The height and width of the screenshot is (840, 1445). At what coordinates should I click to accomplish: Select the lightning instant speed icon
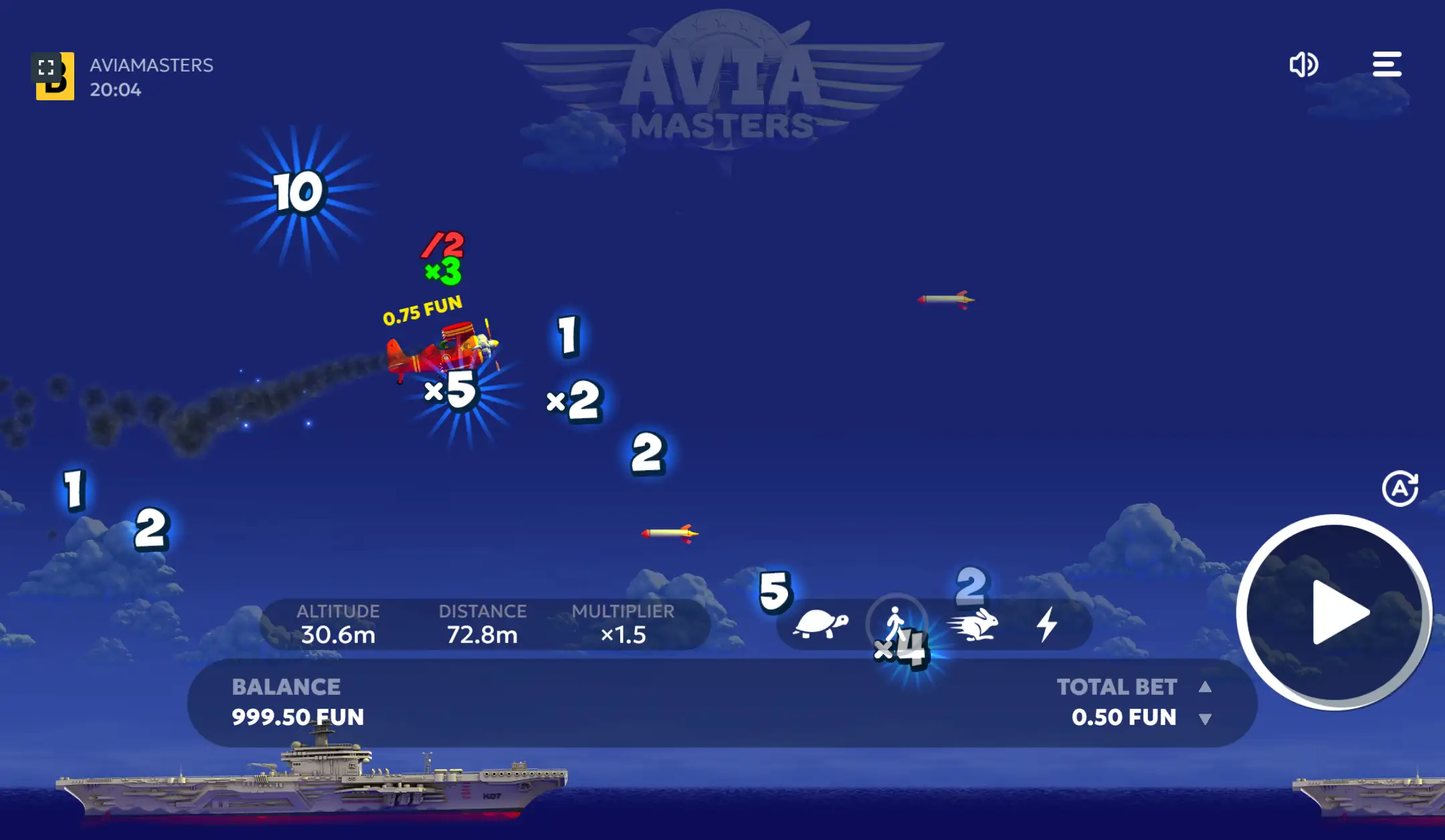[x=1049, y=624]
